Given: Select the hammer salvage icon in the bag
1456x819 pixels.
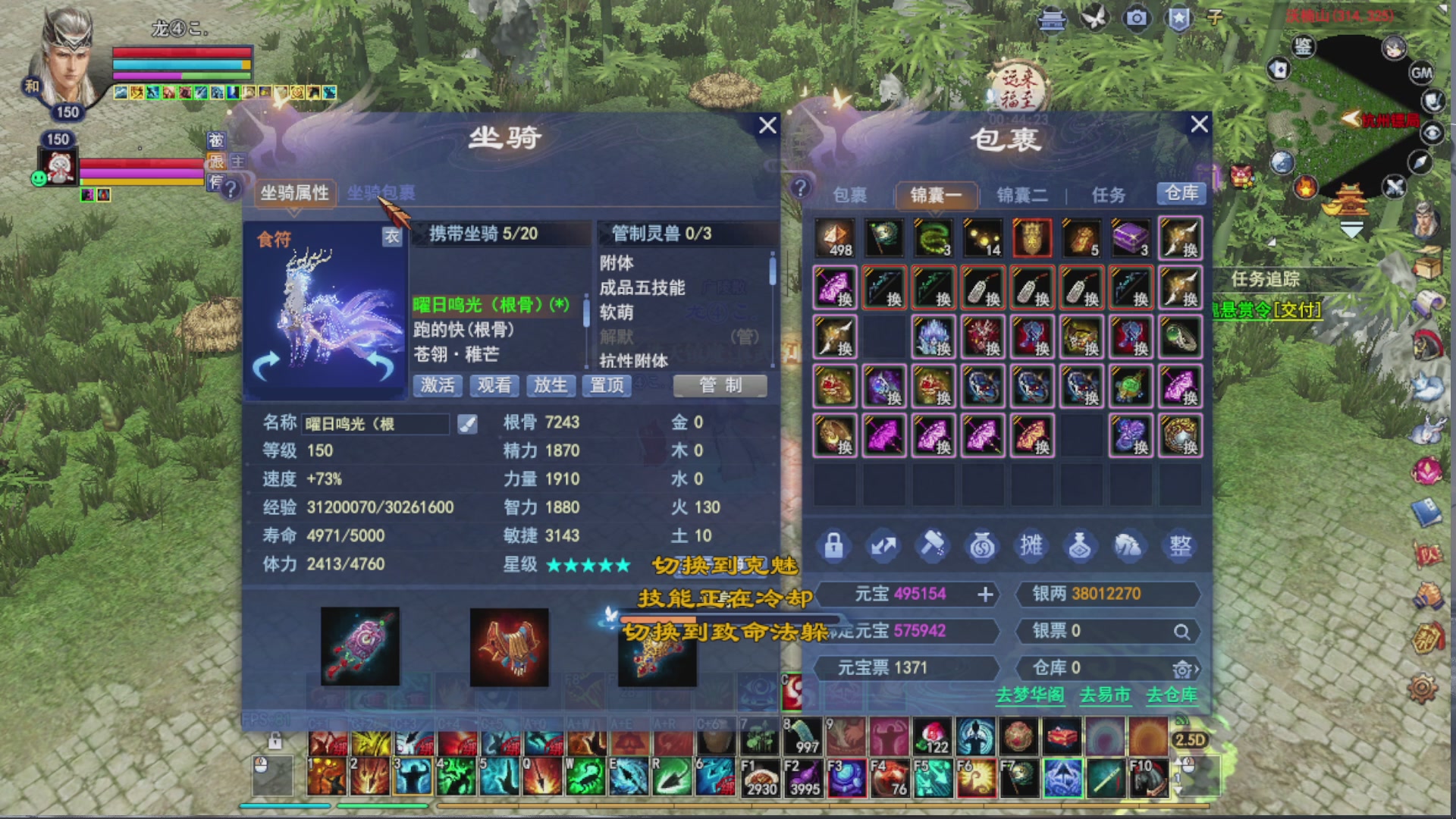Looking at the screenshot, I should (x=932, y=545).
